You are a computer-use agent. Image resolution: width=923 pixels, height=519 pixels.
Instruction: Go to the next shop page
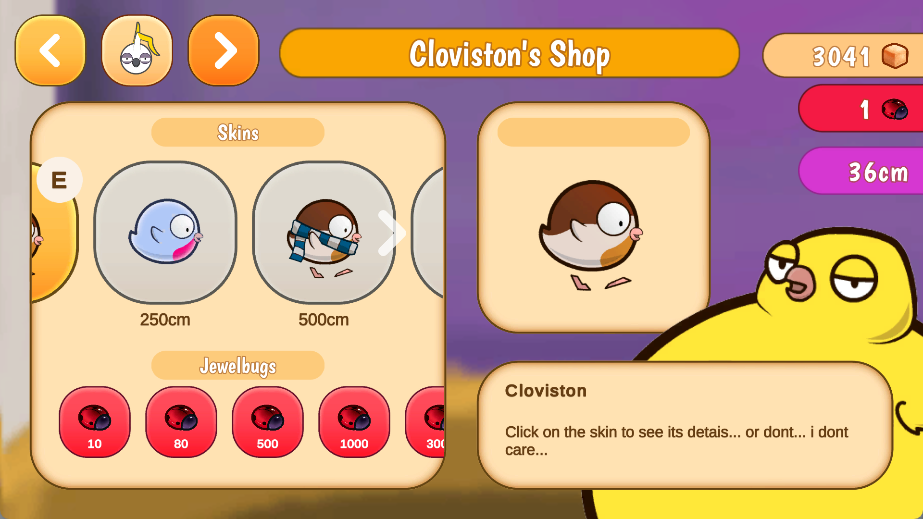223,51
